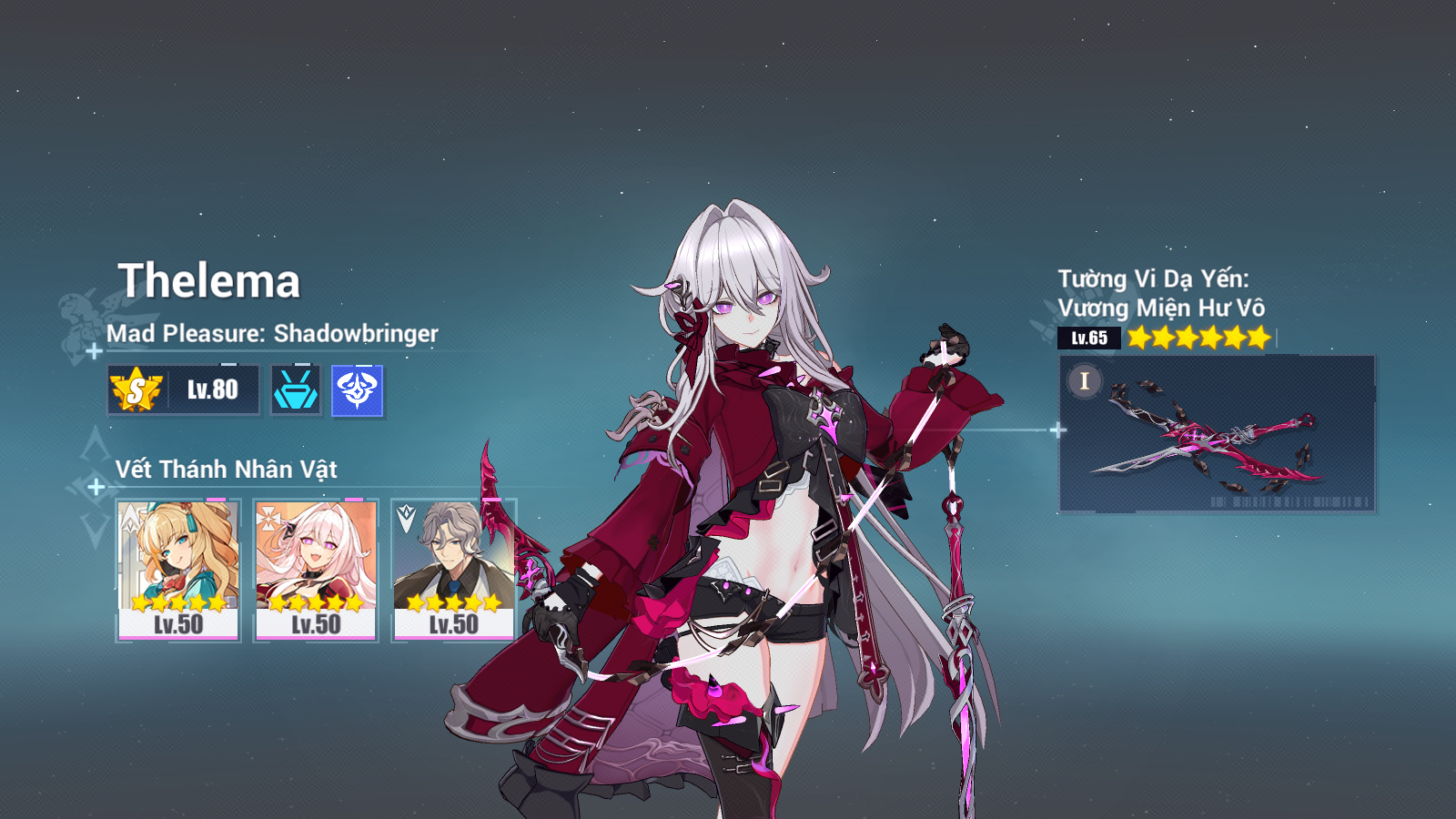This screenshot has width=1456, height=819.
Task: Expand the Vết Thánh Nhân Vật section header
Action: [x=226, y=470]
